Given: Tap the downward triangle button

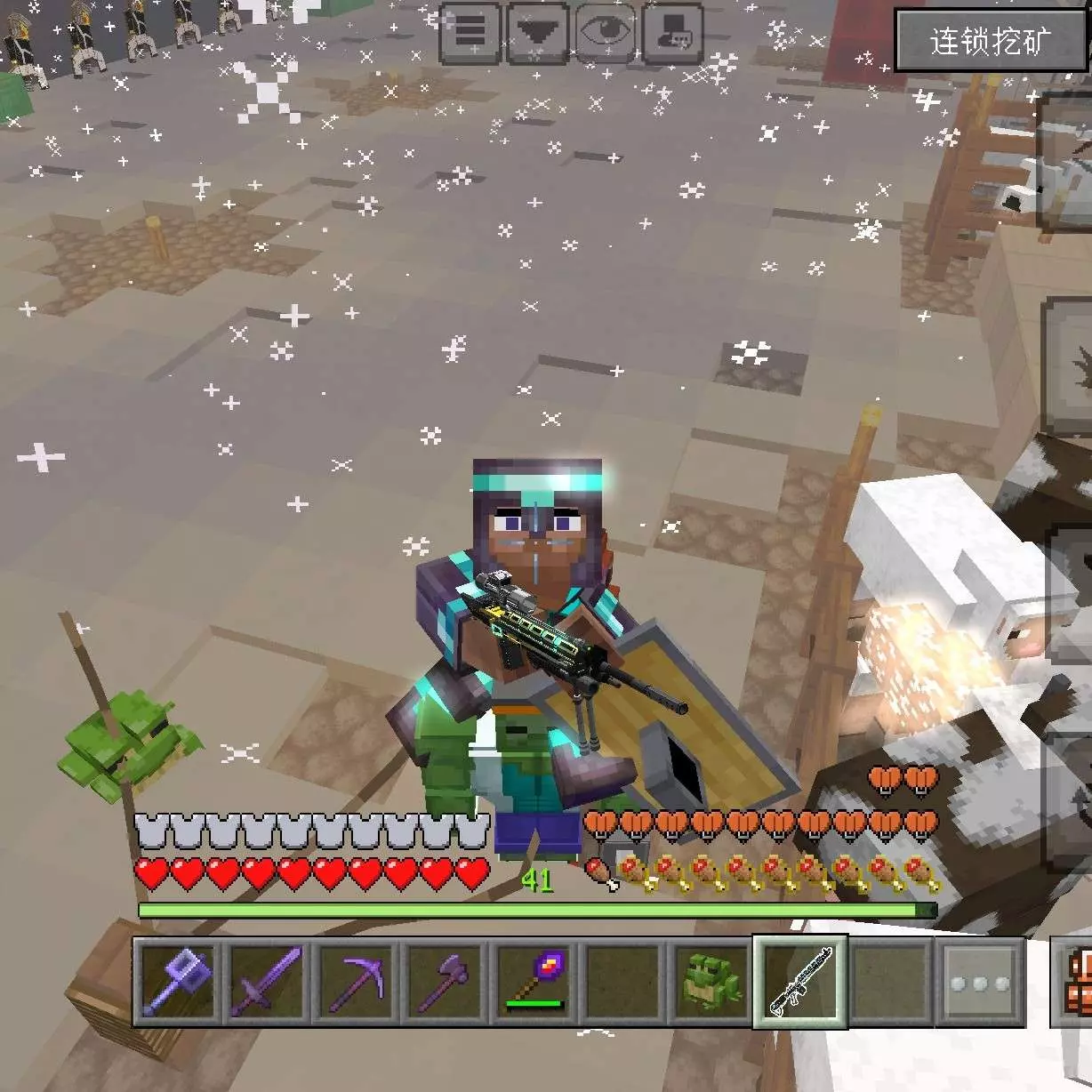Looking at the screenshot, I should [x=537, y=33].
